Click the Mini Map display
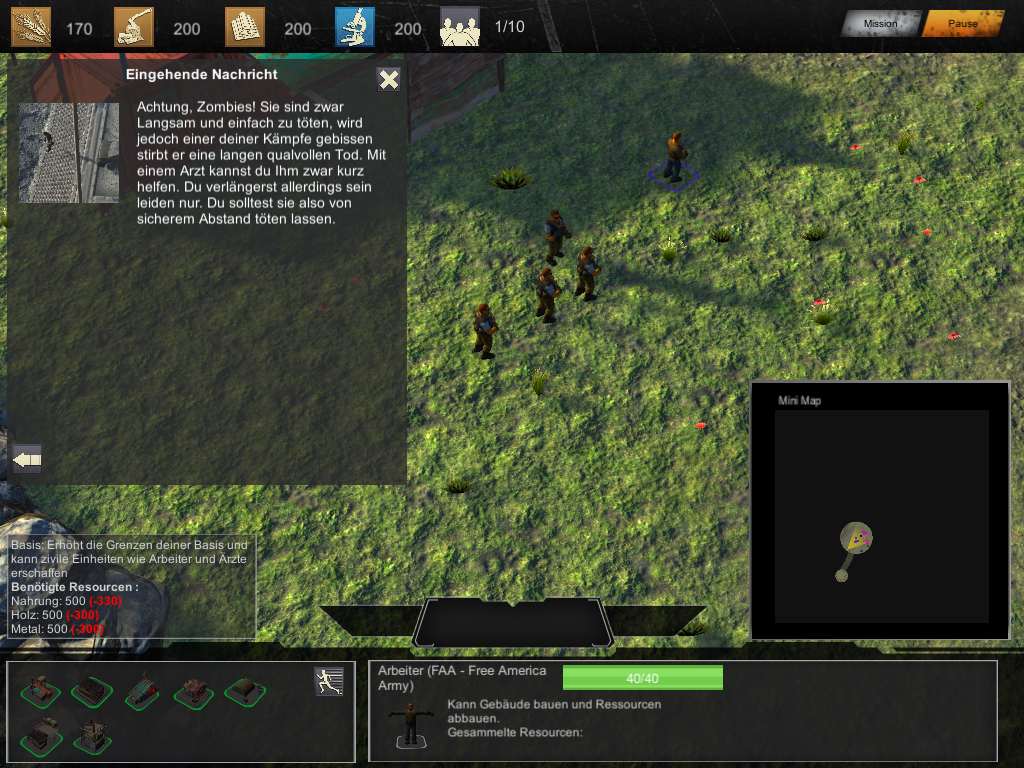 coord(881,515)
